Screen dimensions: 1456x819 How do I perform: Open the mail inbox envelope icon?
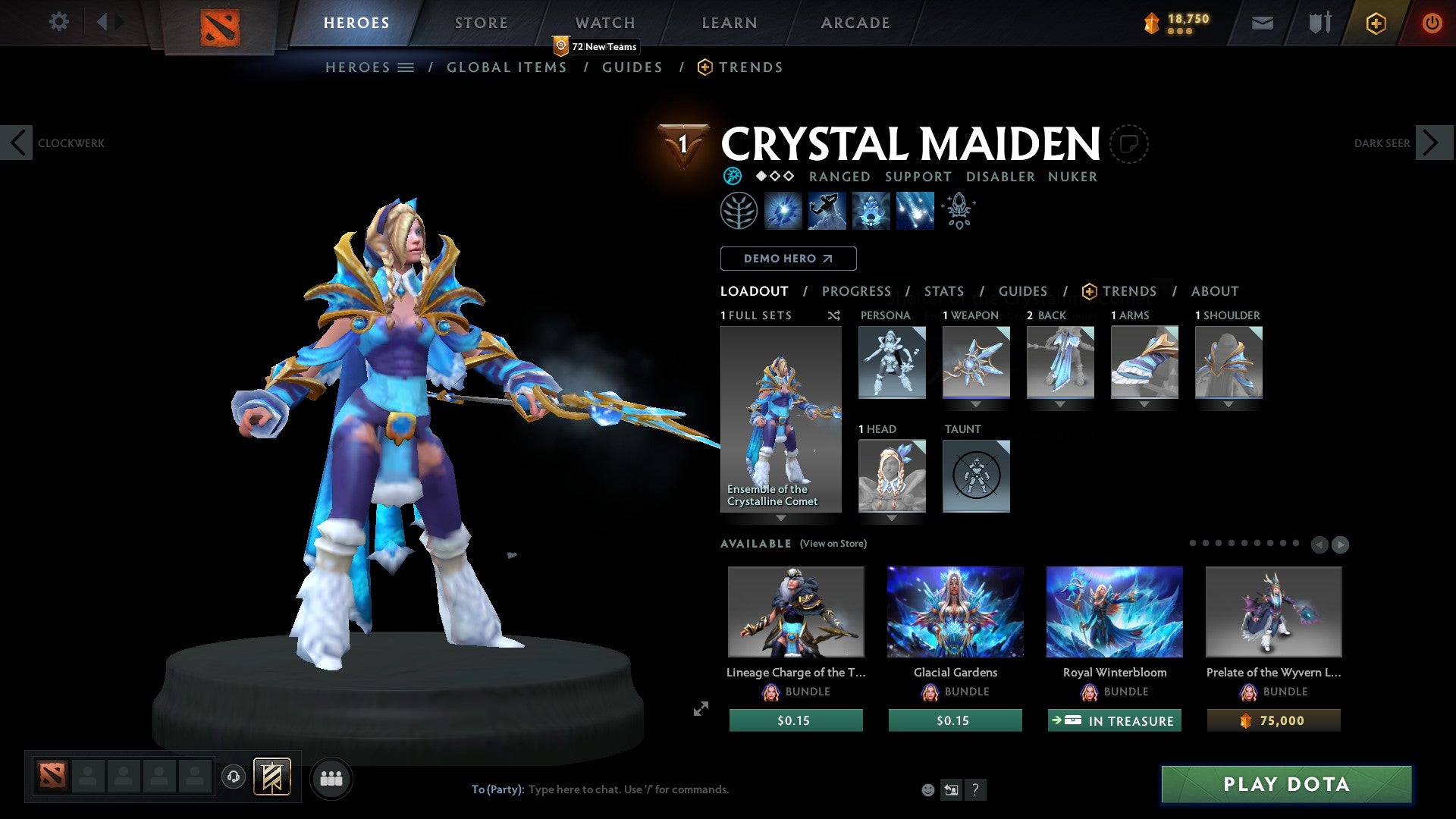1262,23
